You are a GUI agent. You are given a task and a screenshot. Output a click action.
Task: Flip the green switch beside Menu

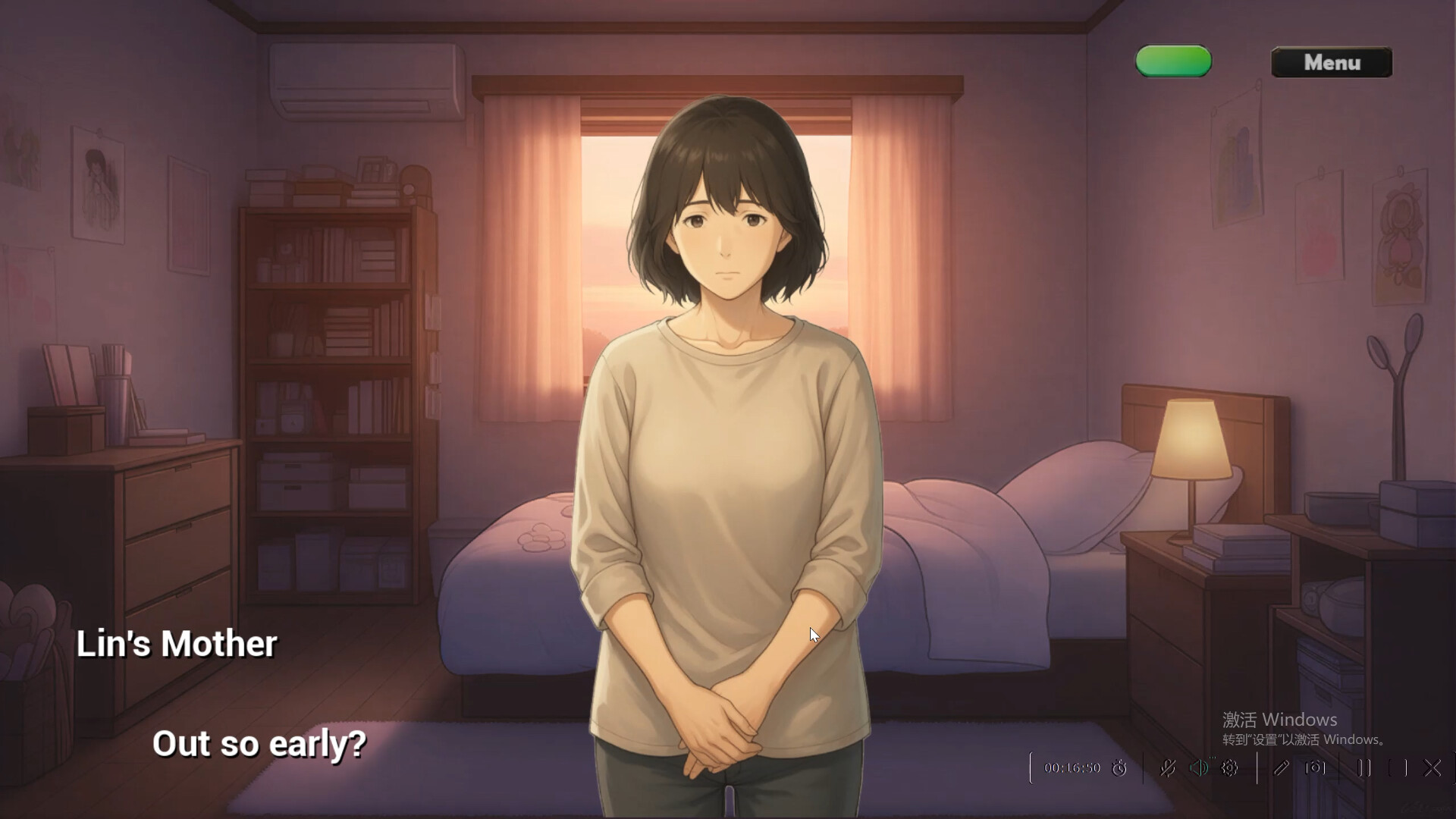[x=1172, y=61]
